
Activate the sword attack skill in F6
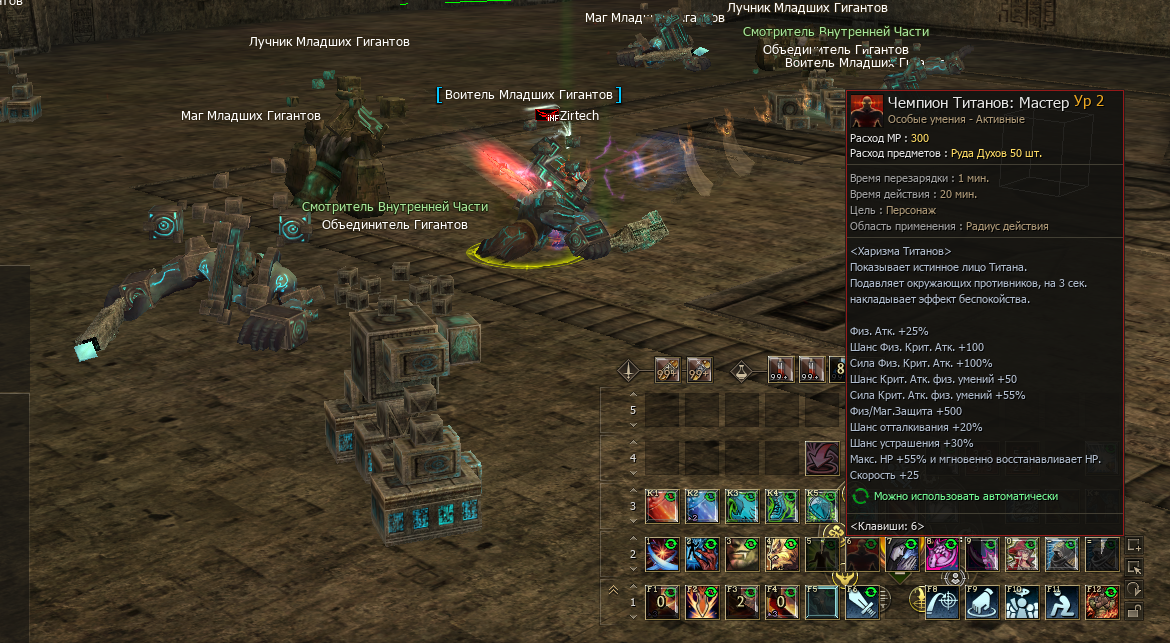click(x=862, y=601)
